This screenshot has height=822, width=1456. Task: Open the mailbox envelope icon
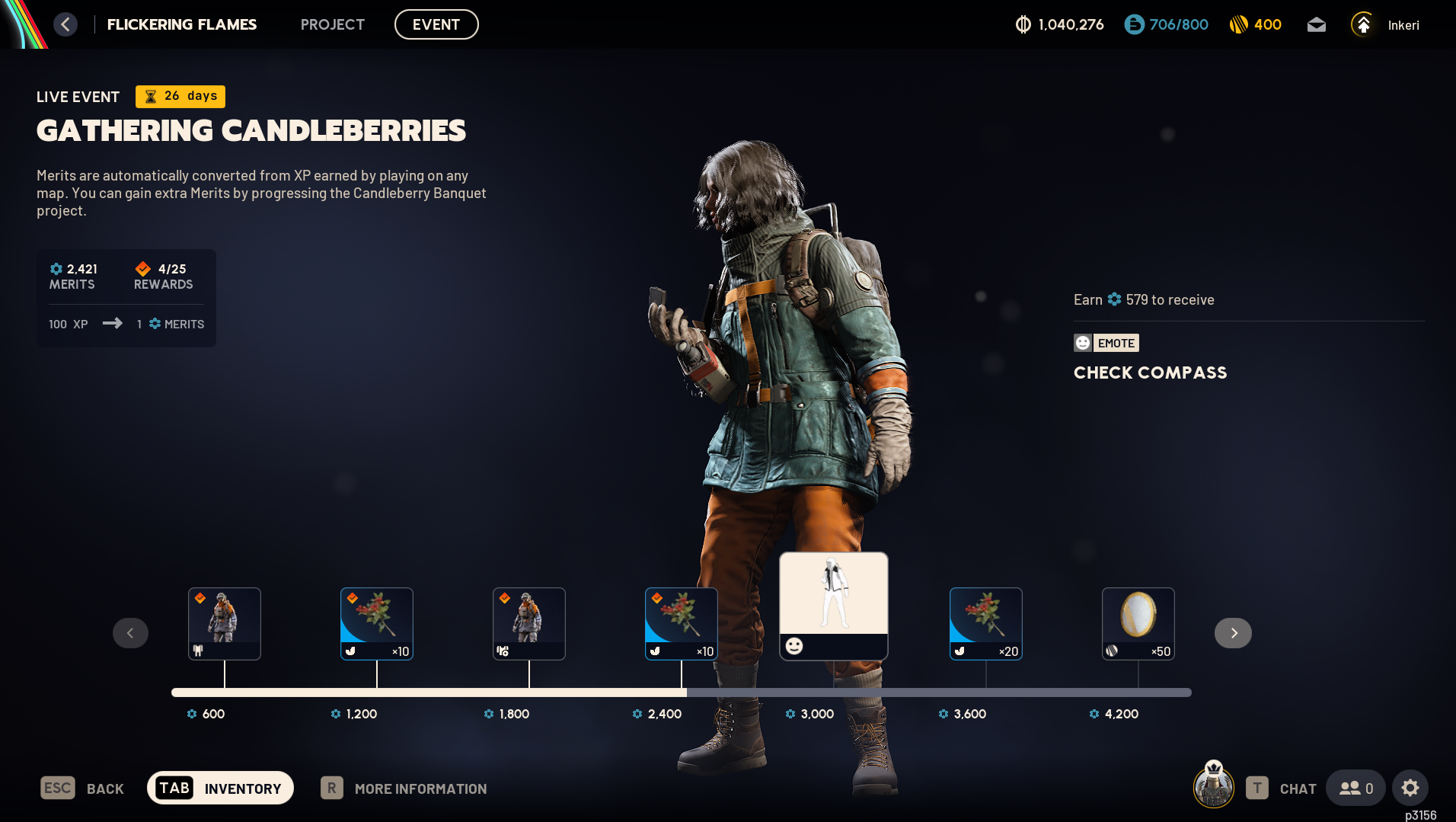point(1316,25)
